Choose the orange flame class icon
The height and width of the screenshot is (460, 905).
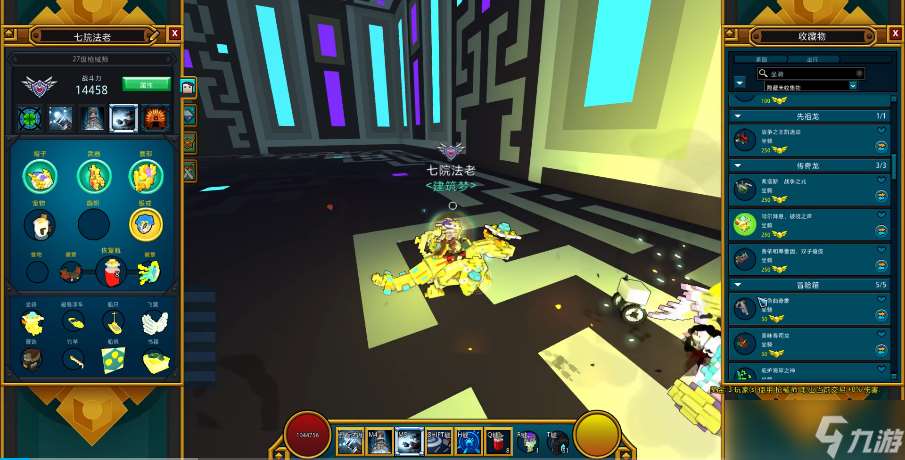[x=154, y=118]
